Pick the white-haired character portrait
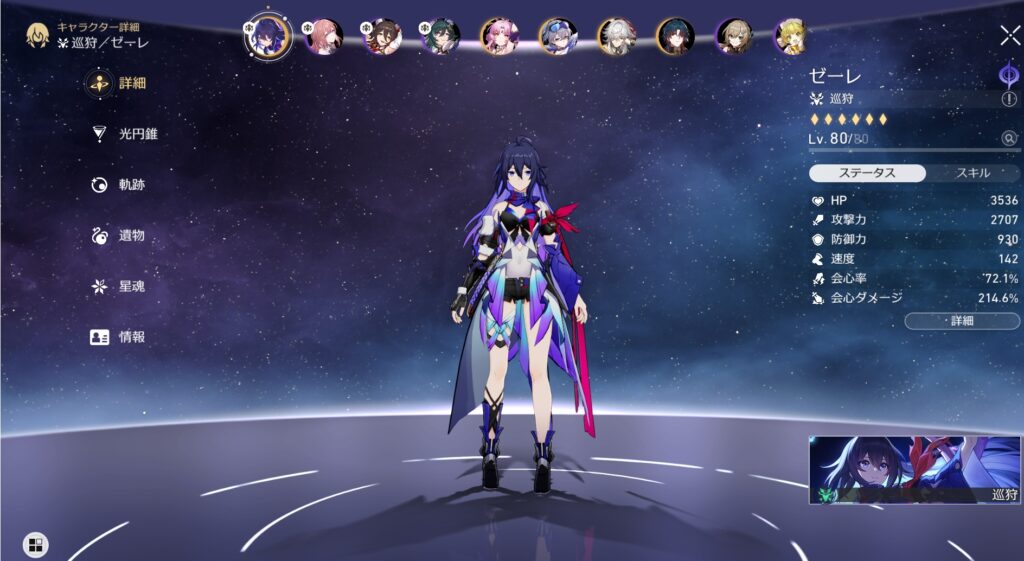Image resolution: width=1024 pixels, height=561 pixels. 616,37
